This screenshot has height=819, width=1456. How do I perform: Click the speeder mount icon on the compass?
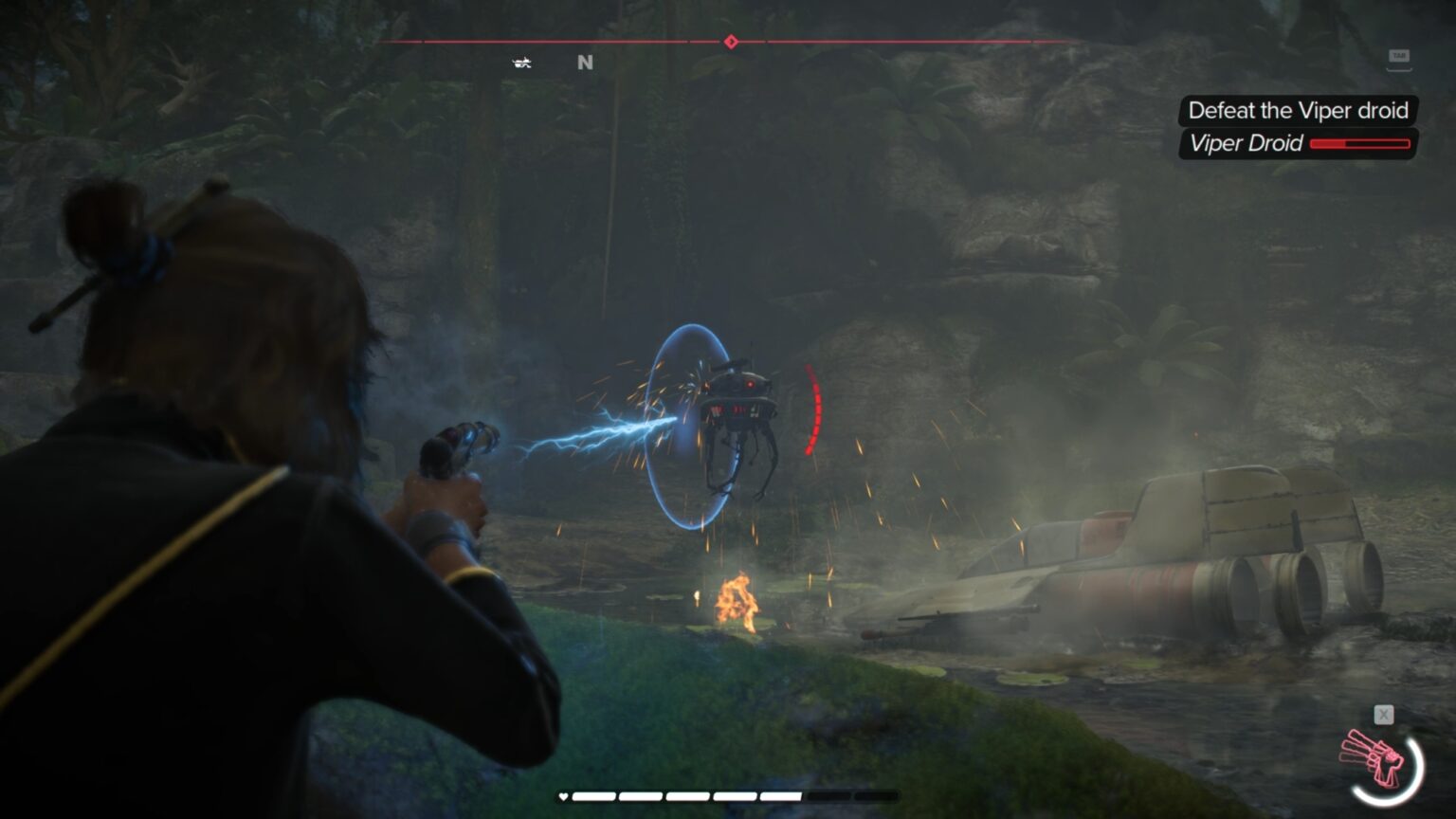[519, 63]
